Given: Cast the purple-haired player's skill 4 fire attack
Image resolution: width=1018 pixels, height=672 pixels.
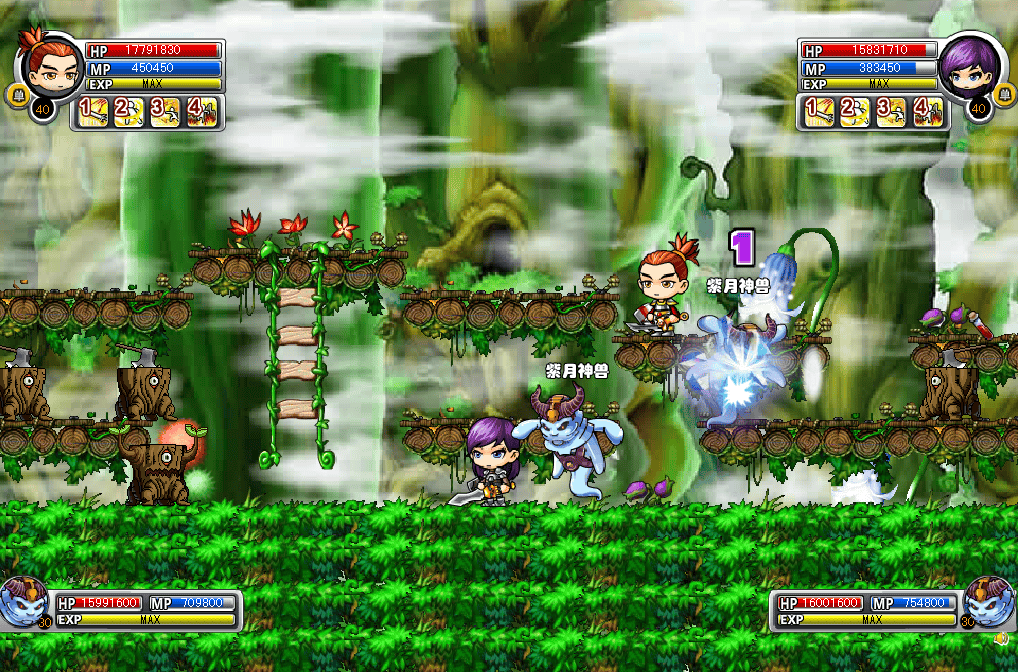Looking at the screenshot, I should [928, 111].
